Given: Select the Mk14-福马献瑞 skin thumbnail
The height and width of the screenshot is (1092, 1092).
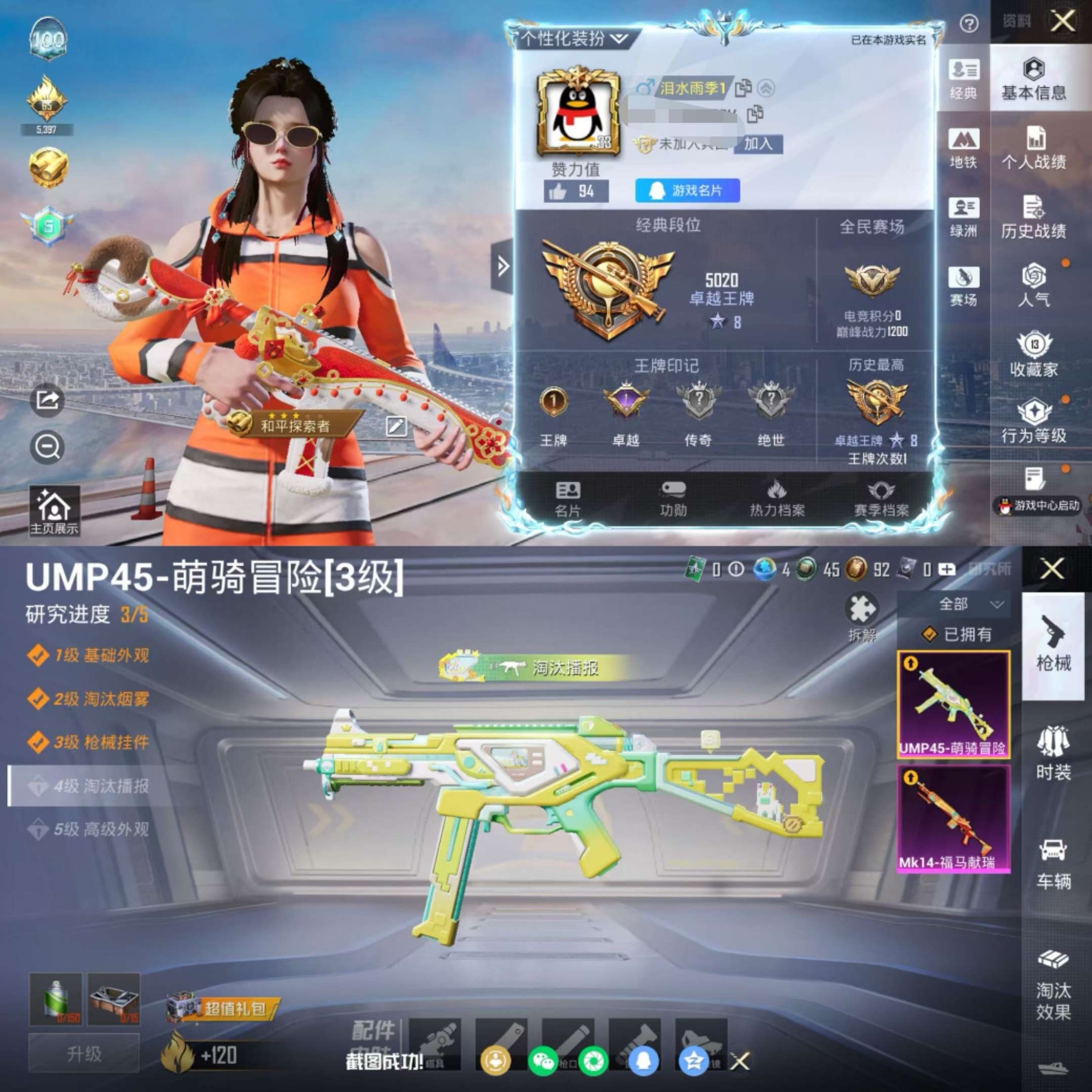Looking at the screenshot, I should point(953,818).
